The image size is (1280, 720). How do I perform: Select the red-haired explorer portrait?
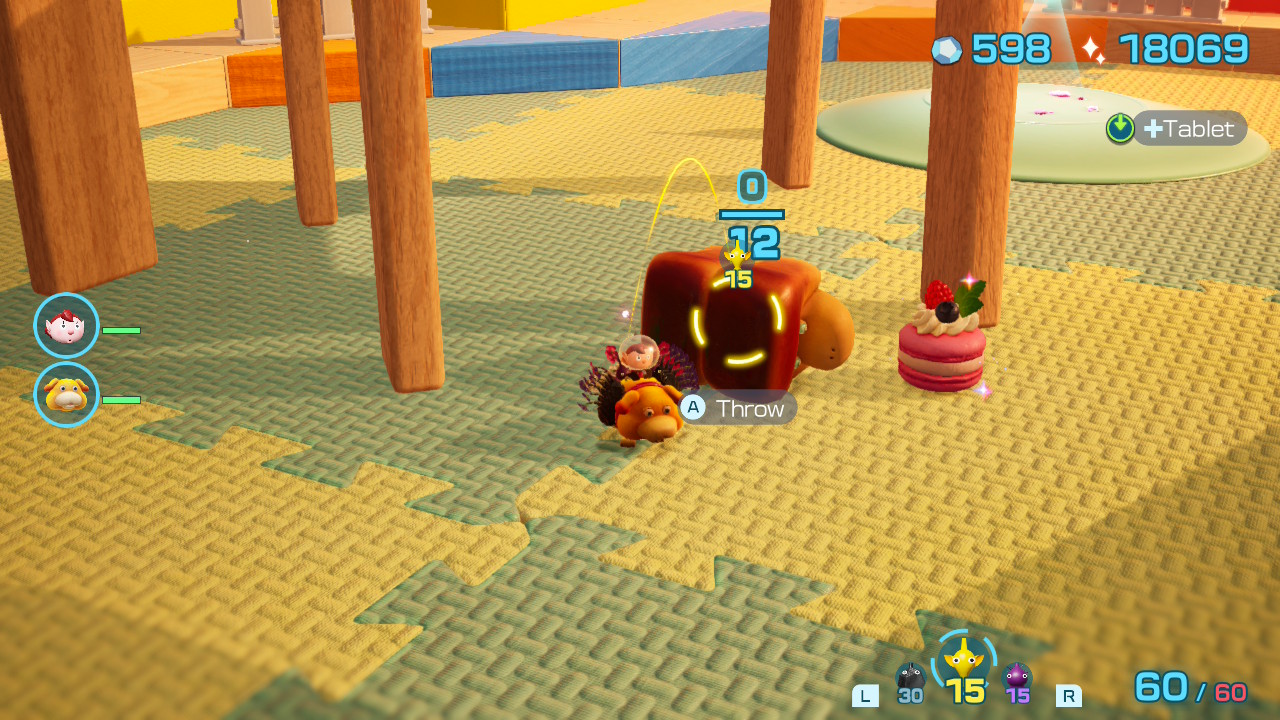(x=66, y=326)
